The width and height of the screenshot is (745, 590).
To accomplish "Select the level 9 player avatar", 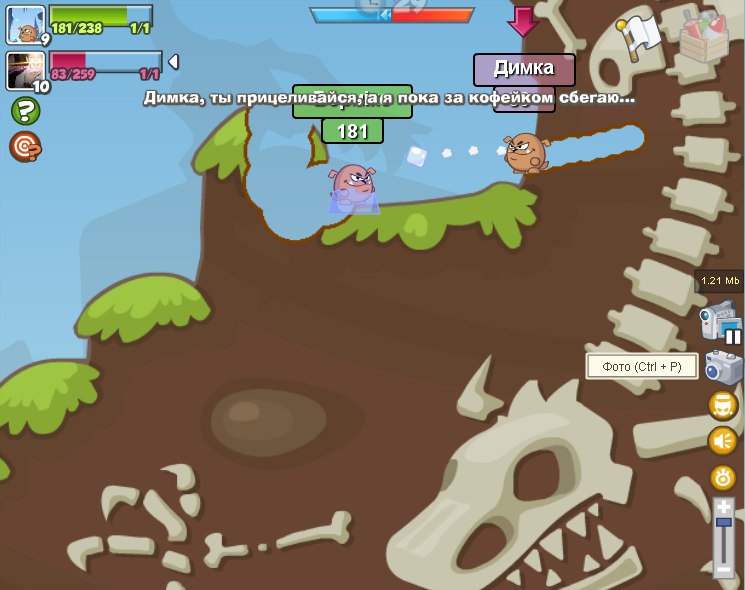I will (x=26, y=25).
